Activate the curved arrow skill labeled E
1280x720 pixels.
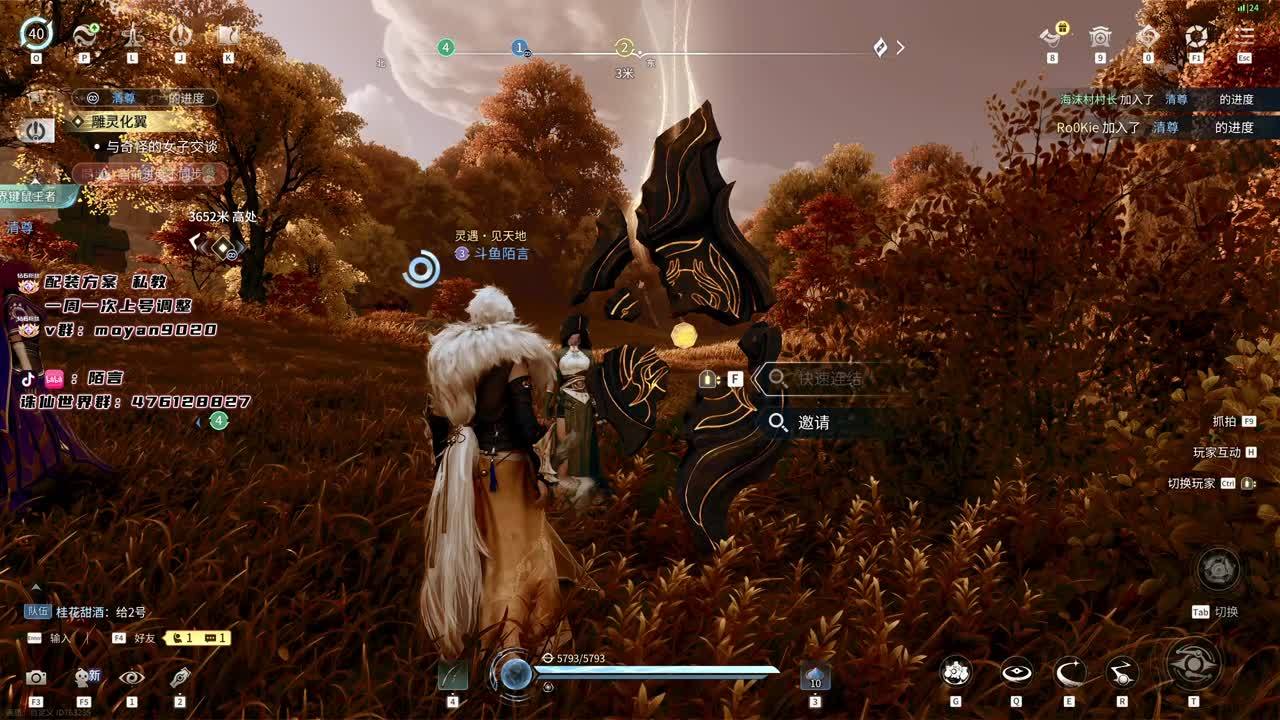click(x=1069, y=672)
